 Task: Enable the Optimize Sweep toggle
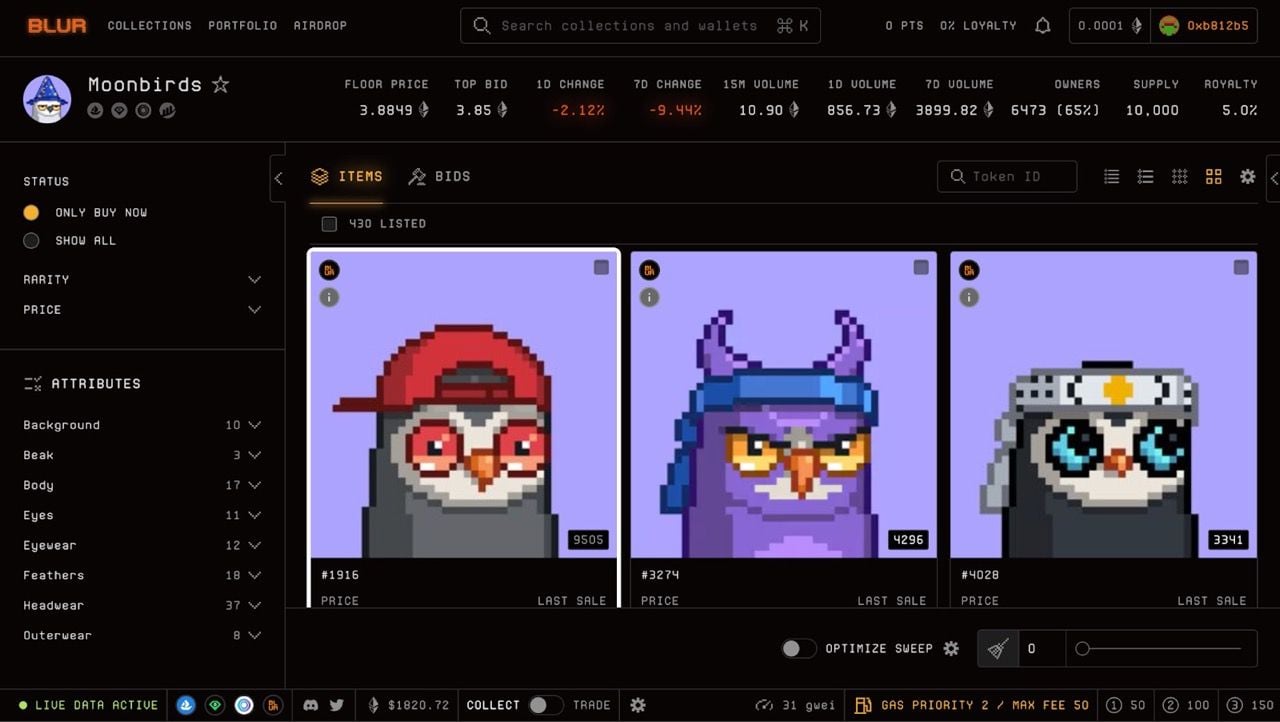point(798,648)
